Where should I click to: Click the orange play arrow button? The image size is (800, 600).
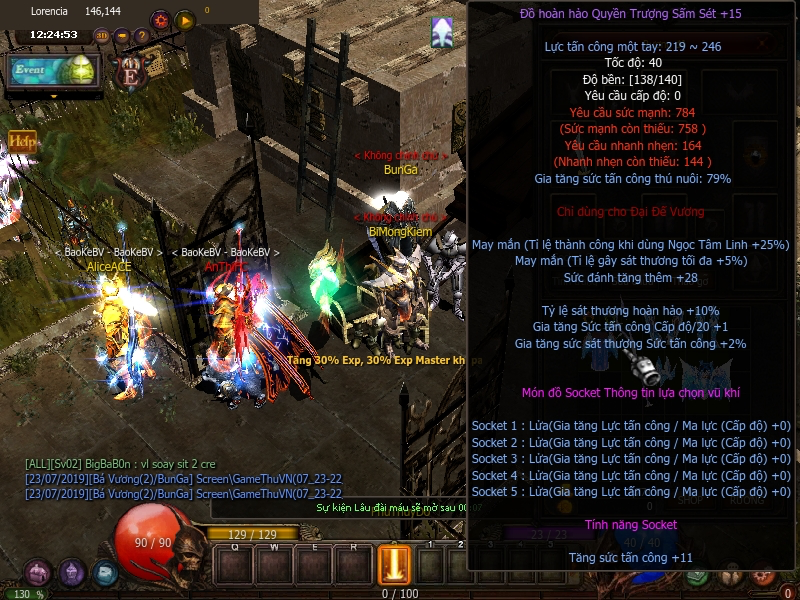(x=185, y=19)
